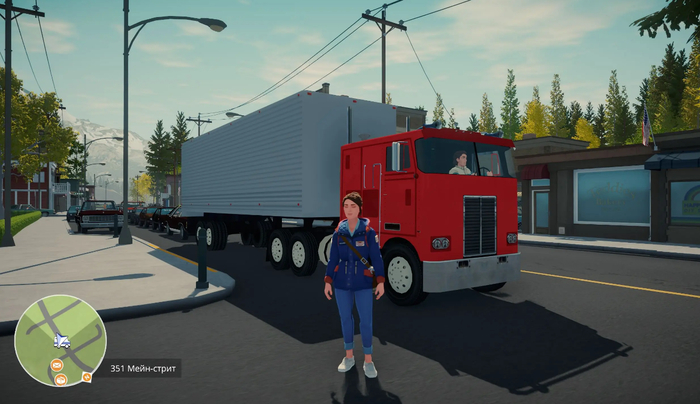Viewport: 700px width, 404px height.
Task: Open the circular minimap
Action: coord(60,340)
